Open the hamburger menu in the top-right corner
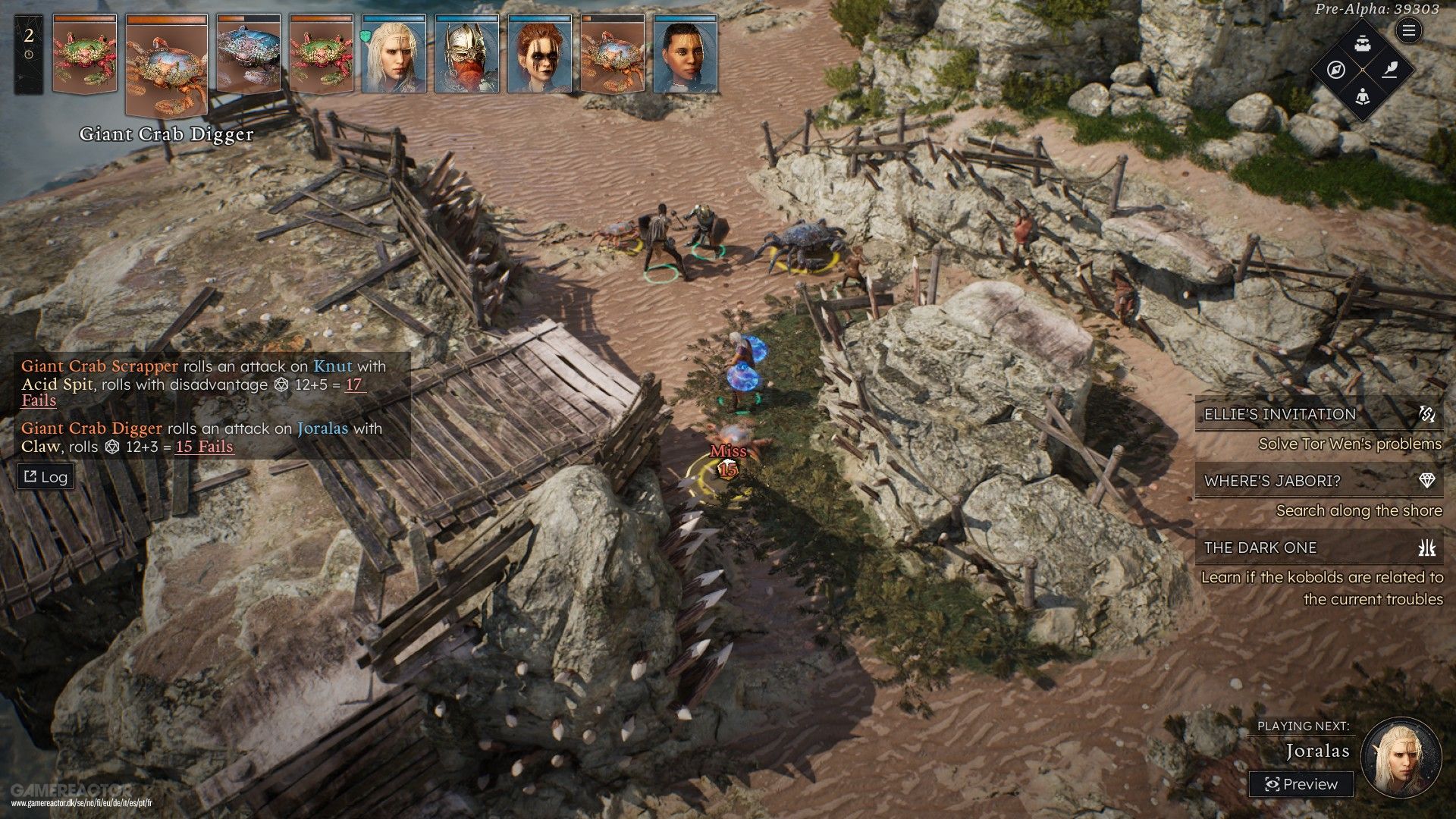 pyautogui.click(x=1407, y=32)
